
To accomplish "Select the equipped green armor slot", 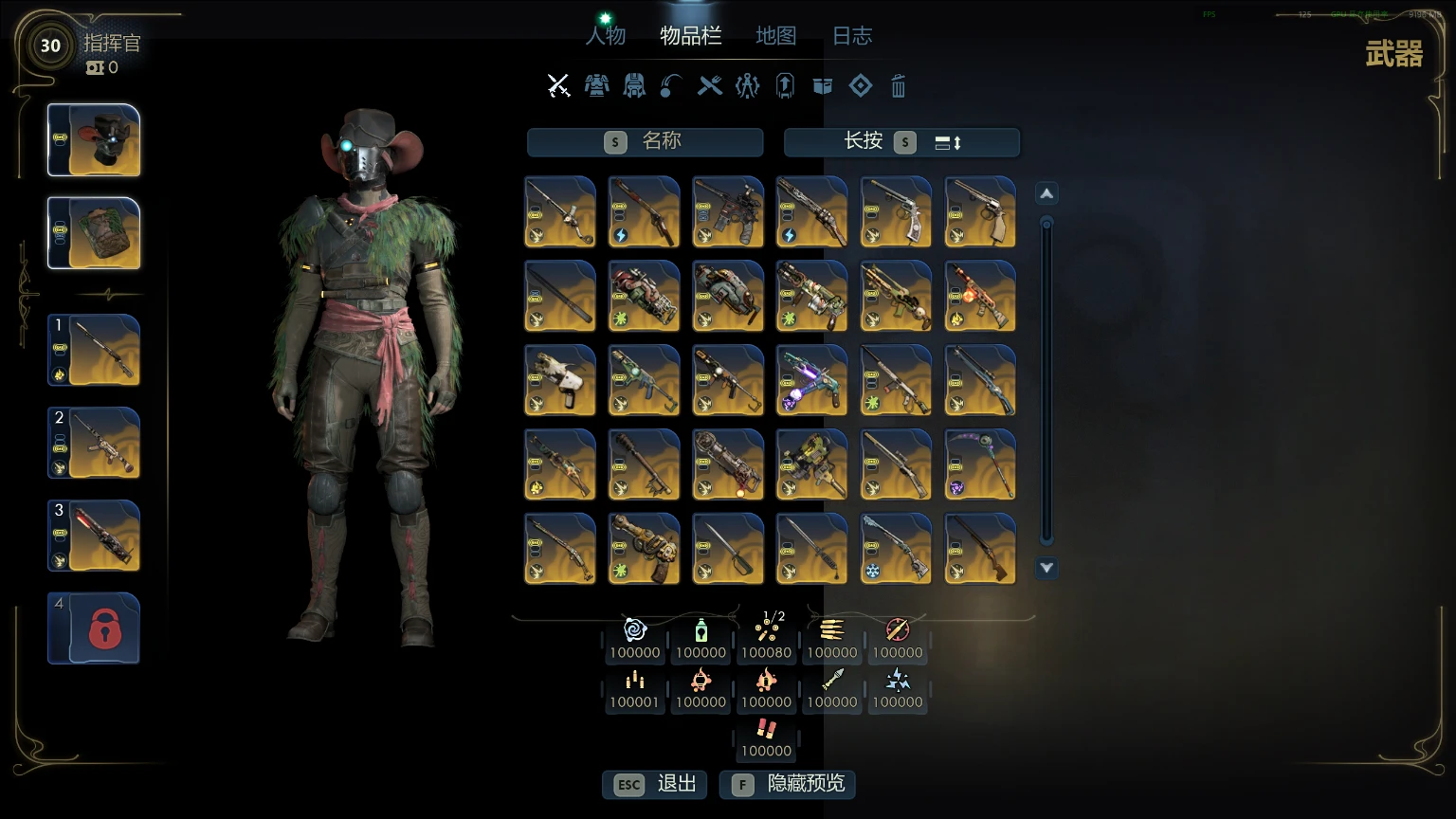I will pos(94,233).
